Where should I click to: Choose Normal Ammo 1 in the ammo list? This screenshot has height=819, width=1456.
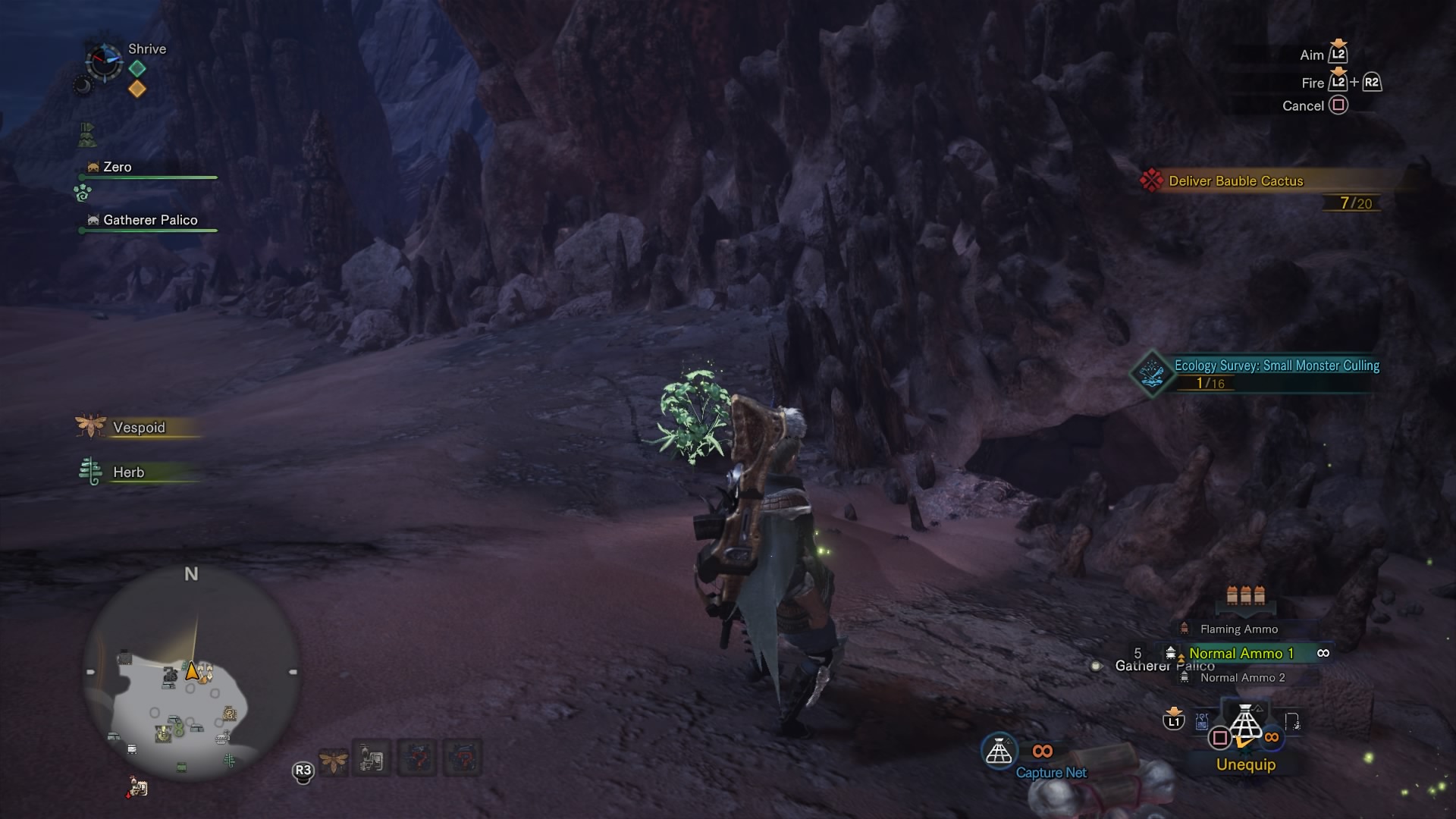[x=1241, y=654]
